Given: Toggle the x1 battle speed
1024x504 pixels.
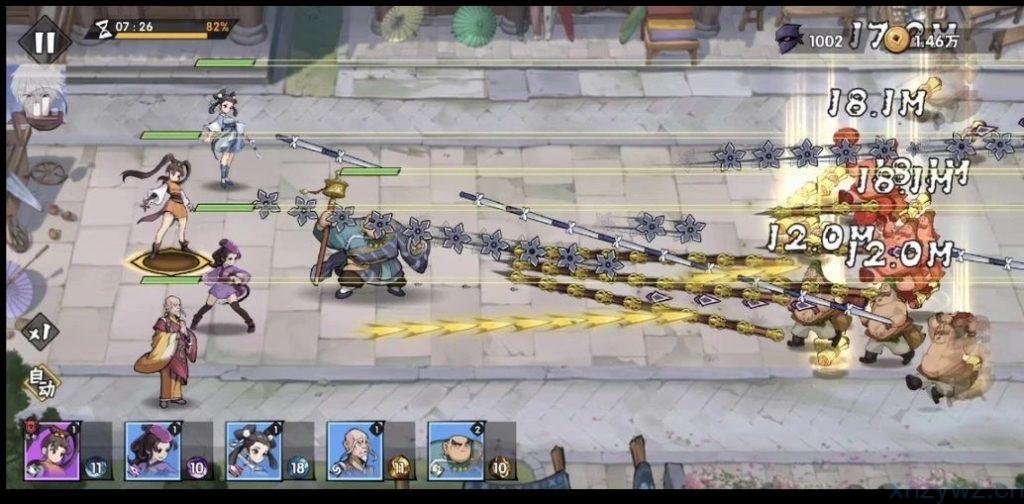Looking at the screenshot, I should click(x=40, y=331).
